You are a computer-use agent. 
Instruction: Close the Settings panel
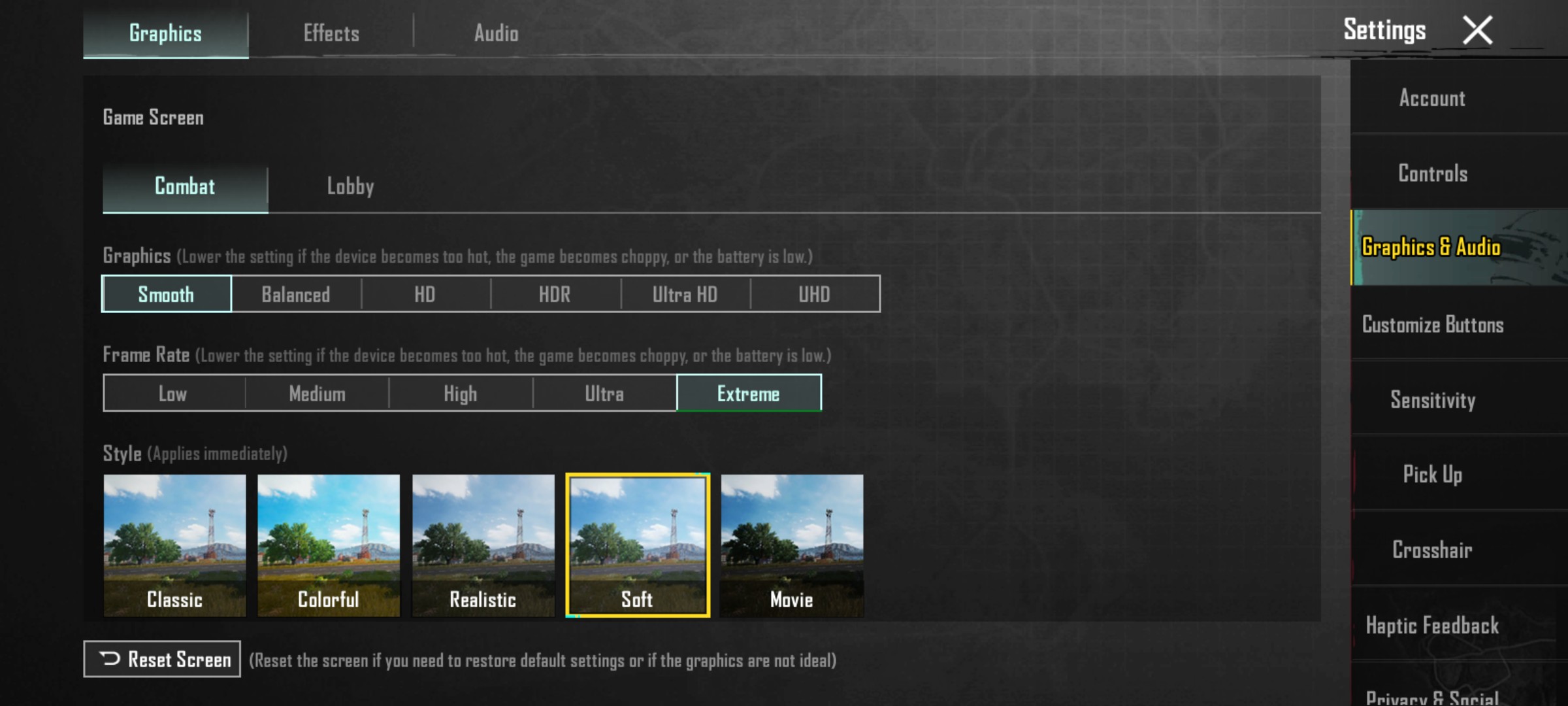point(1478,29)
